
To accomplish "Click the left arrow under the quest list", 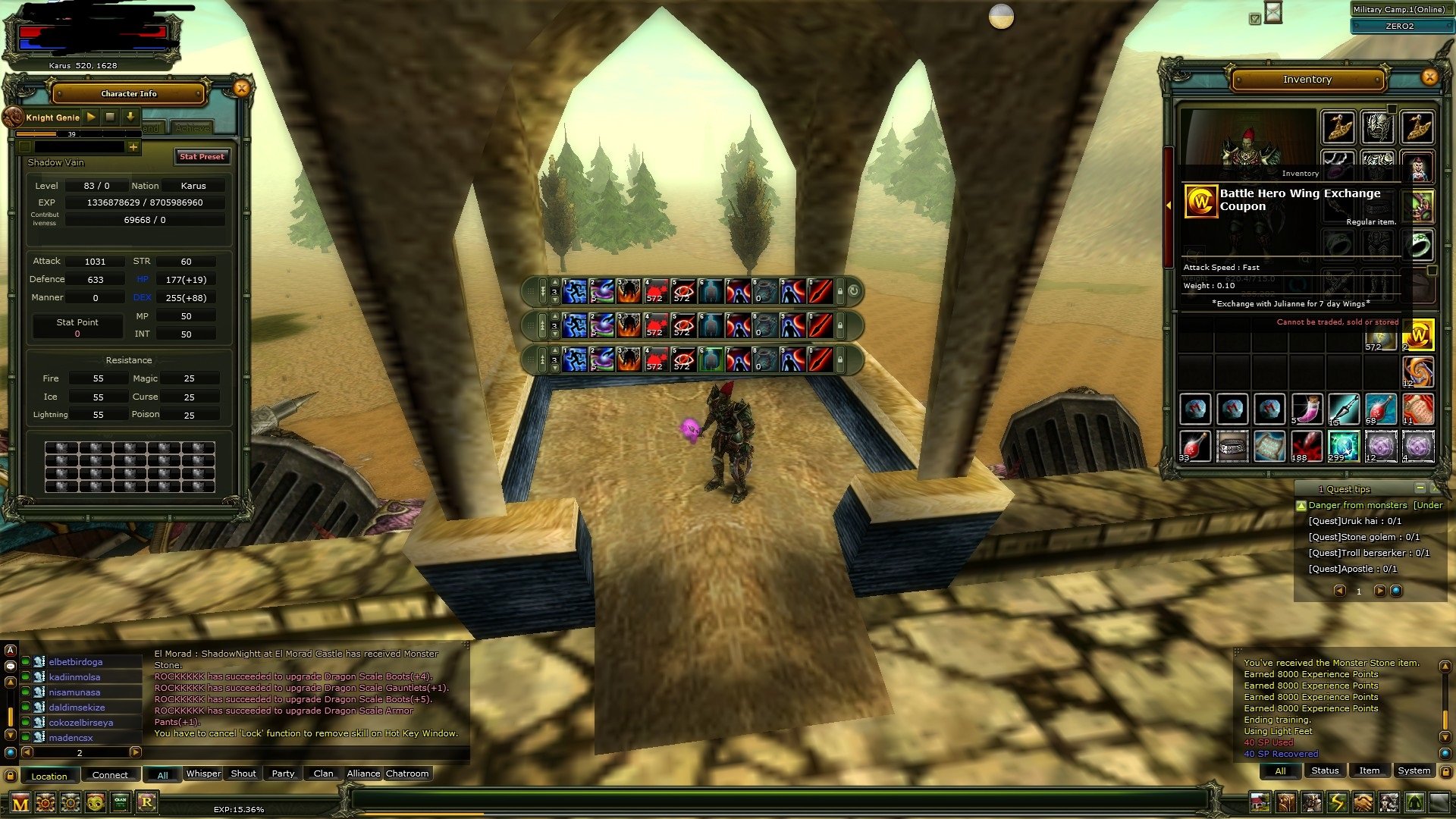I will tap(1339, 591).
